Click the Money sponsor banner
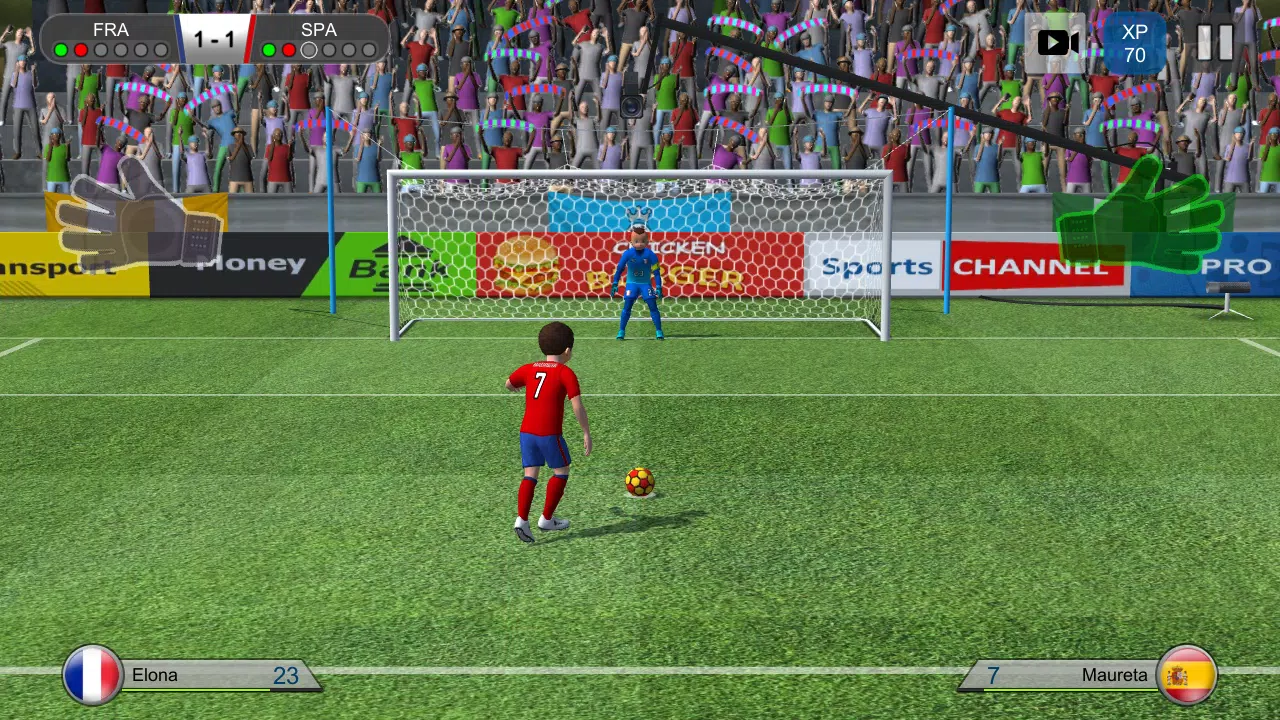 (250, 262)
